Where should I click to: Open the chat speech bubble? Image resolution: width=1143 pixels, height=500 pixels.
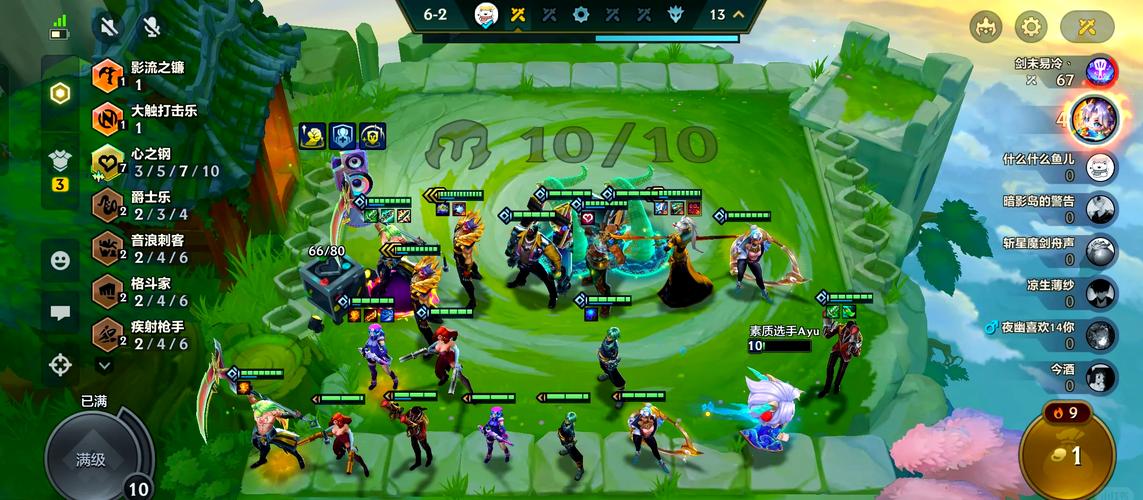(61, 312)
